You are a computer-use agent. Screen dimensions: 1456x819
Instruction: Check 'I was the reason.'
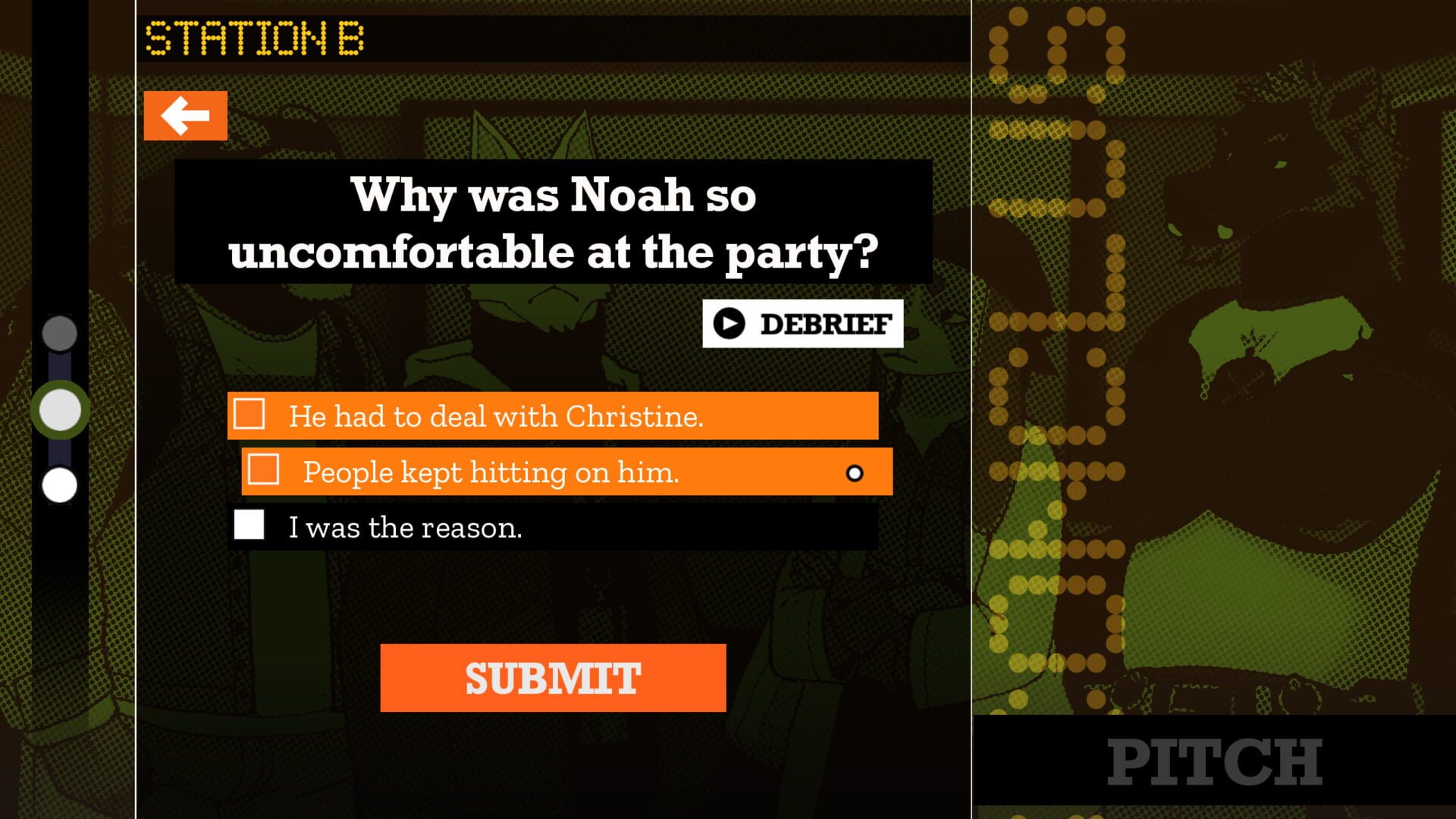click(x=249, y=524)
